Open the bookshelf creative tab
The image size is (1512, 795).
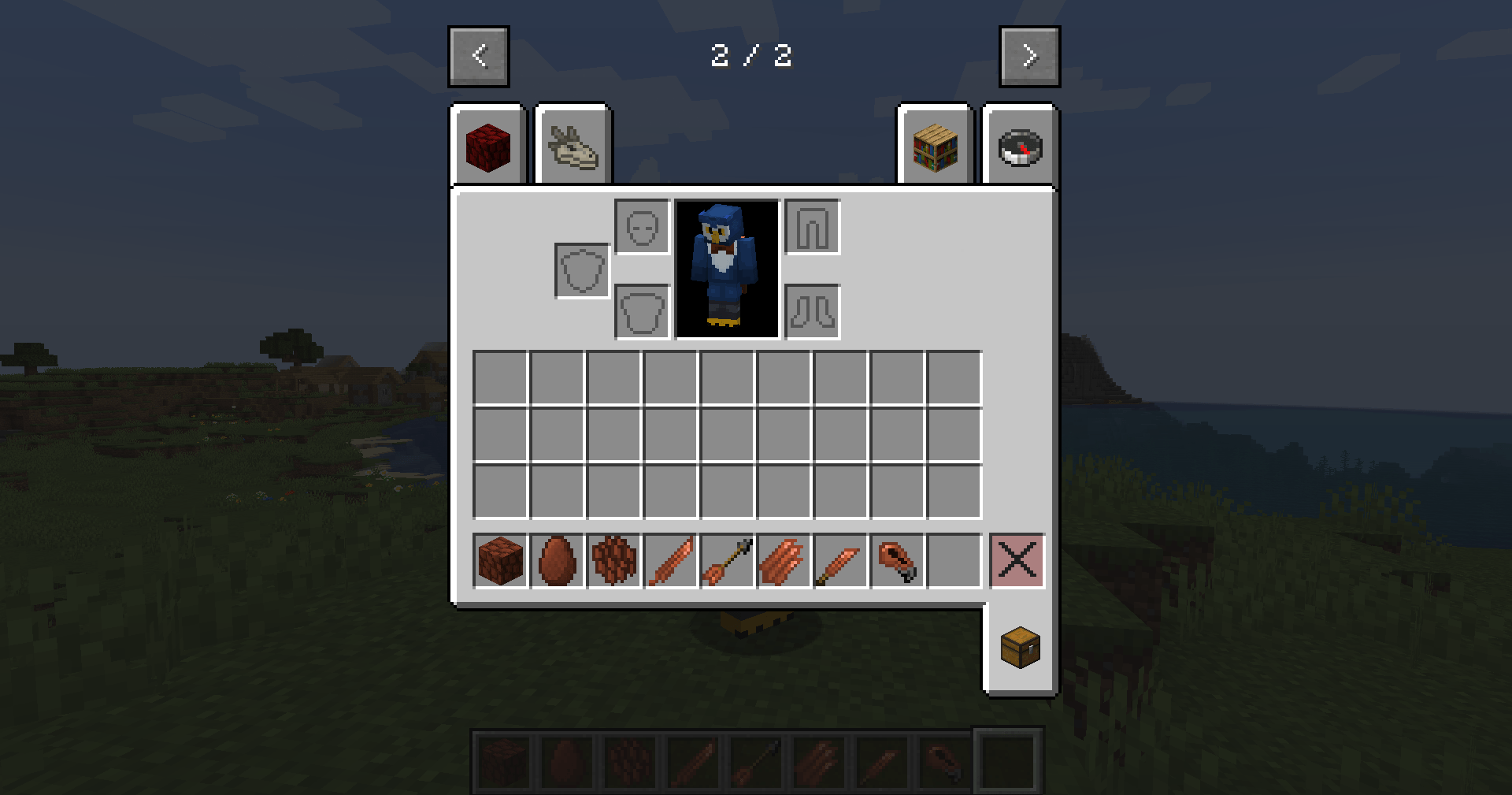coord(936,145)
